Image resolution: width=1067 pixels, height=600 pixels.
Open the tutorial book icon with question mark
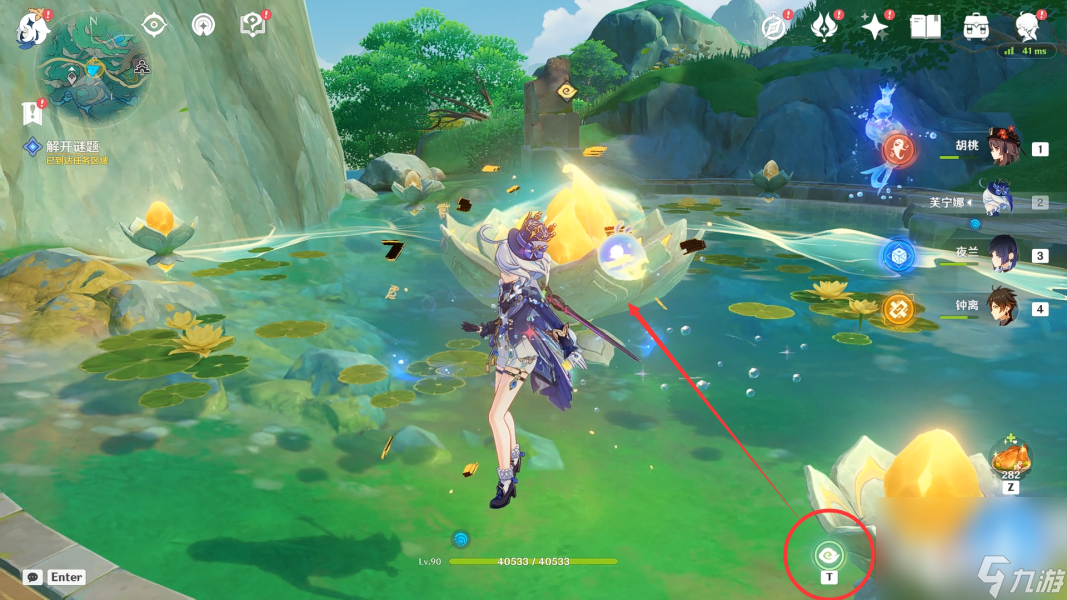[253, 26]
